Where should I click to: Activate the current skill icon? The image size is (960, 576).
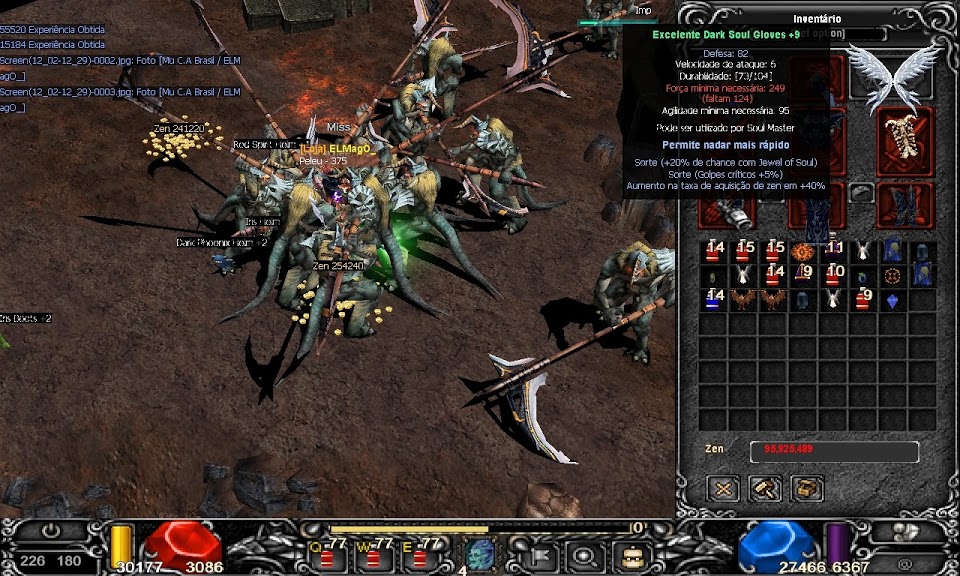click(x=480, y=555)
